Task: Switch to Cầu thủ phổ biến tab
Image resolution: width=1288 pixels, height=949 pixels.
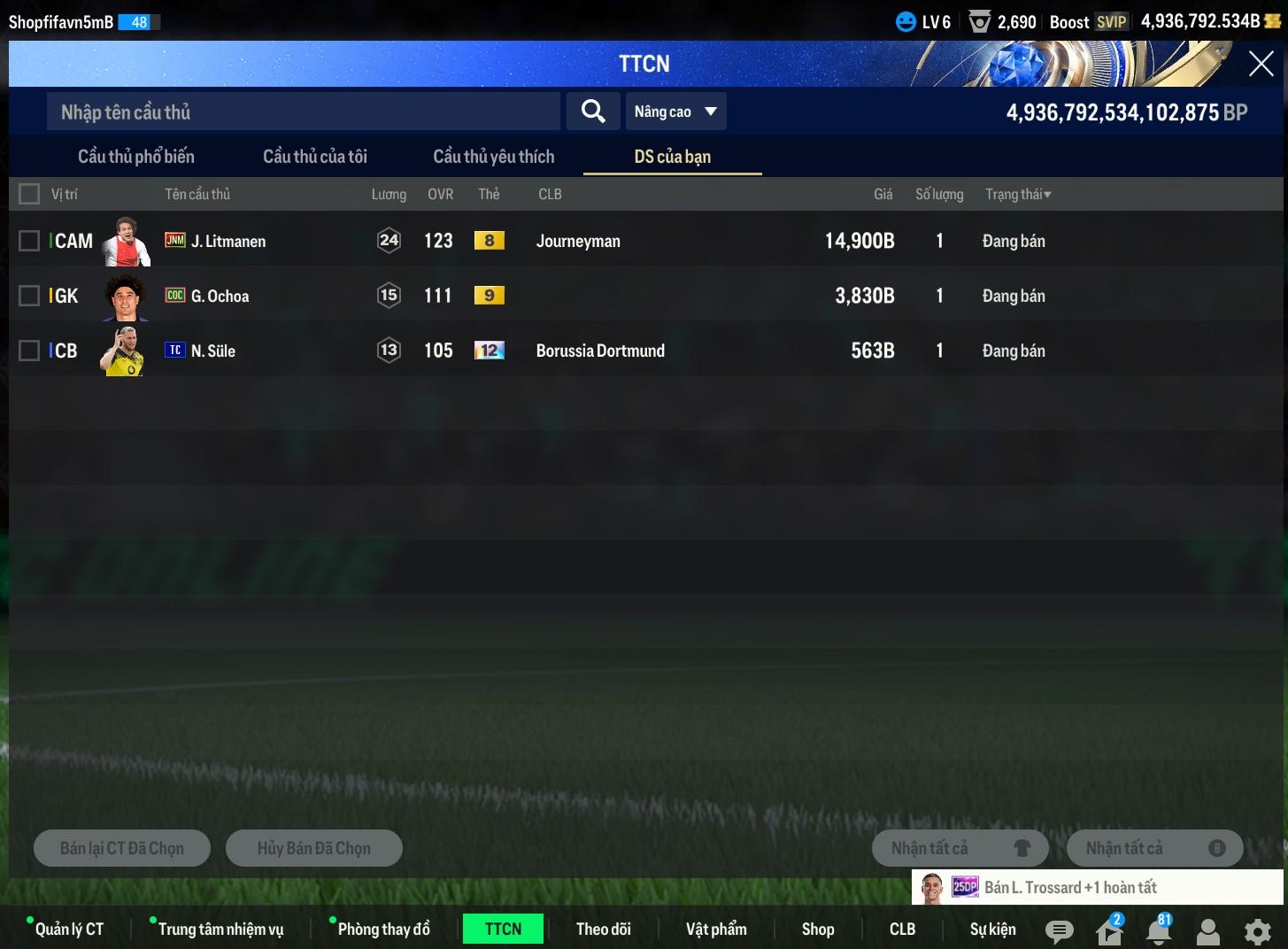Action: click(x=136, y=157)
